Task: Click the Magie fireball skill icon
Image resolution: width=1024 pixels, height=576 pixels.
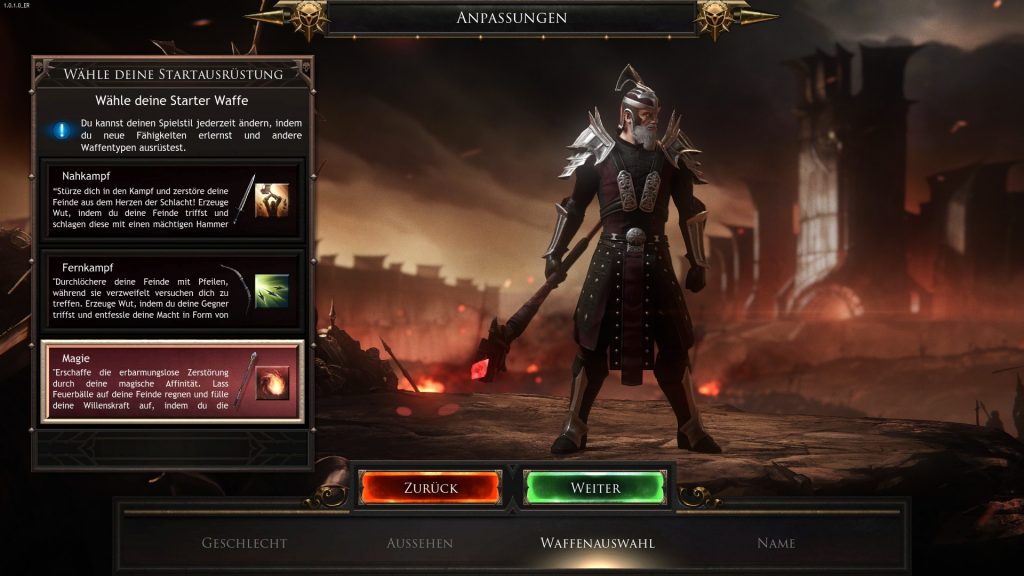Action: coord(271,382)
